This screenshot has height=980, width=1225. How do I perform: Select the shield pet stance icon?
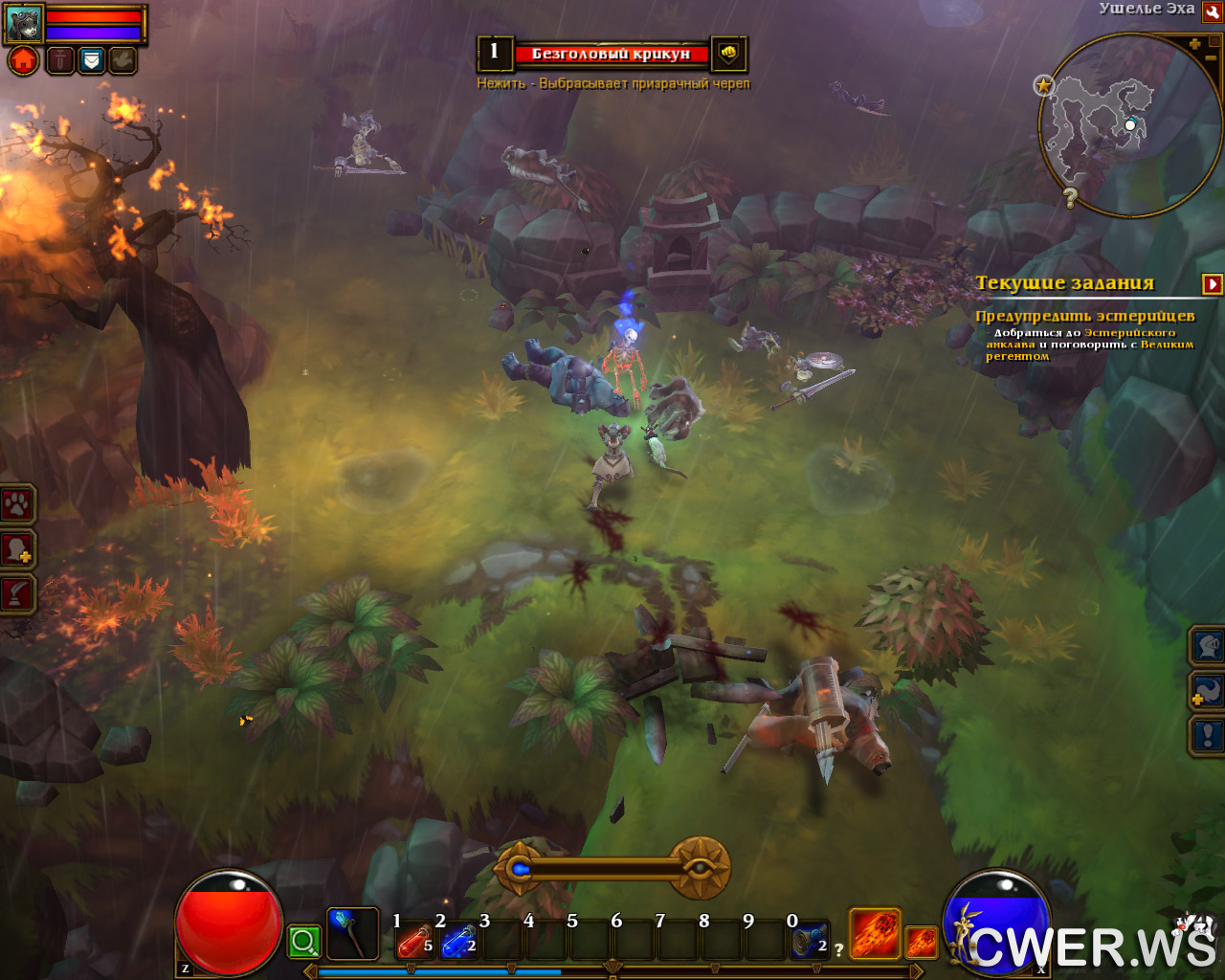pyautogui.click(x=91, y=61)
